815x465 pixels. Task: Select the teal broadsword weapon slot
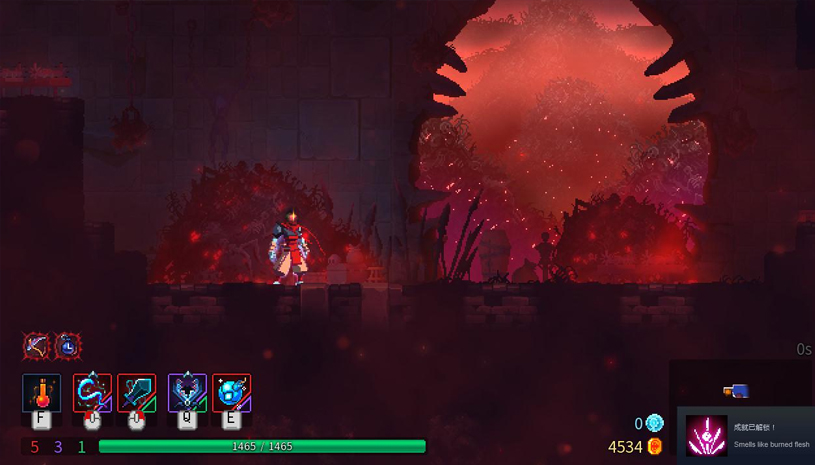point(137,393)
